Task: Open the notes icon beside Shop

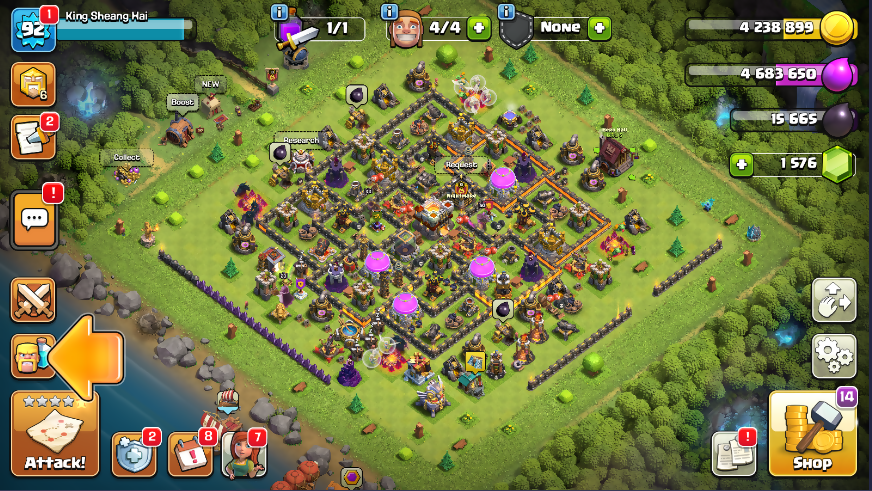Action: coord(733,454)
